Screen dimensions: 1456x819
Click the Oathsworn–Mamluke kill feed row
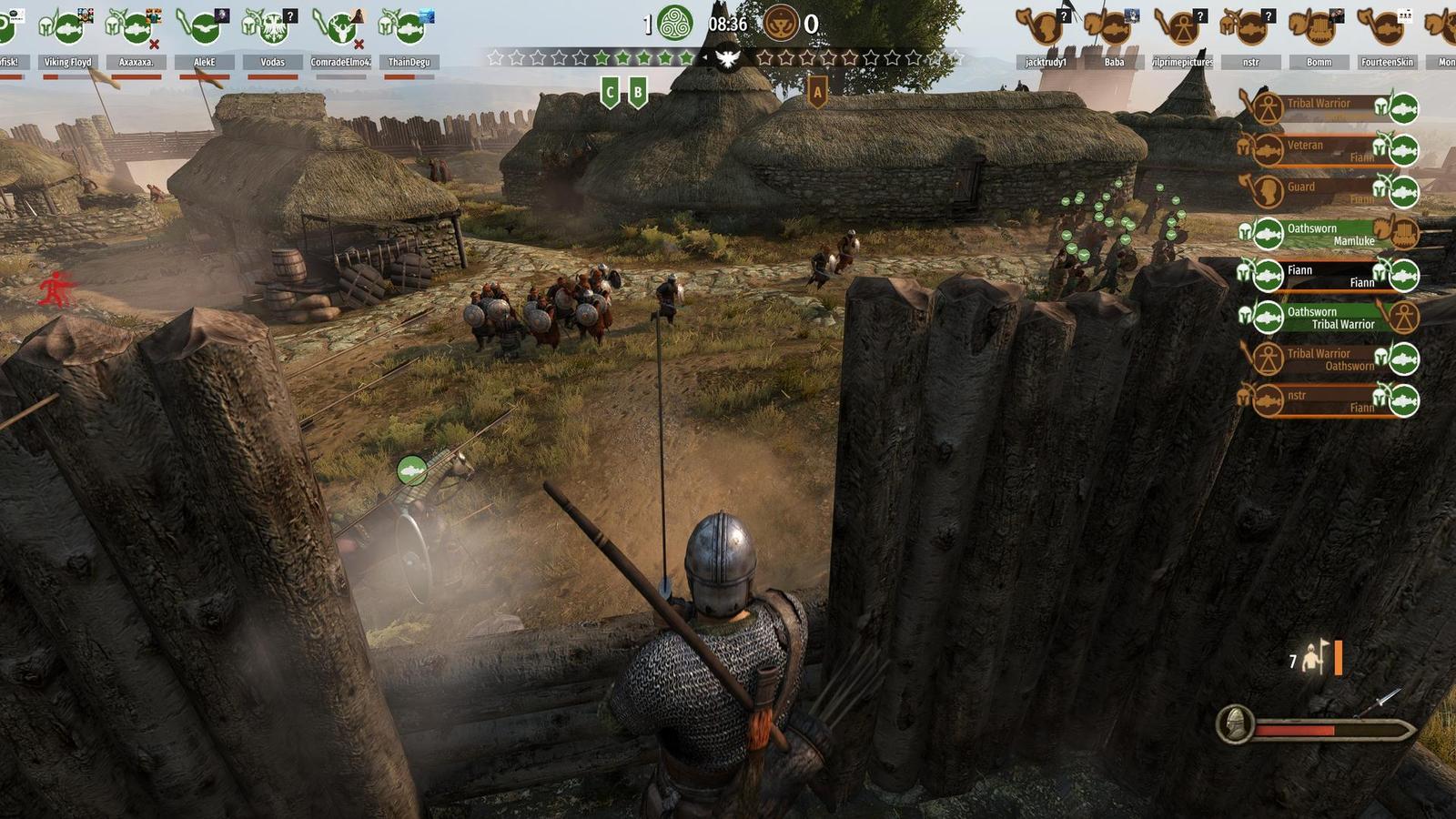coord(1329,234)
